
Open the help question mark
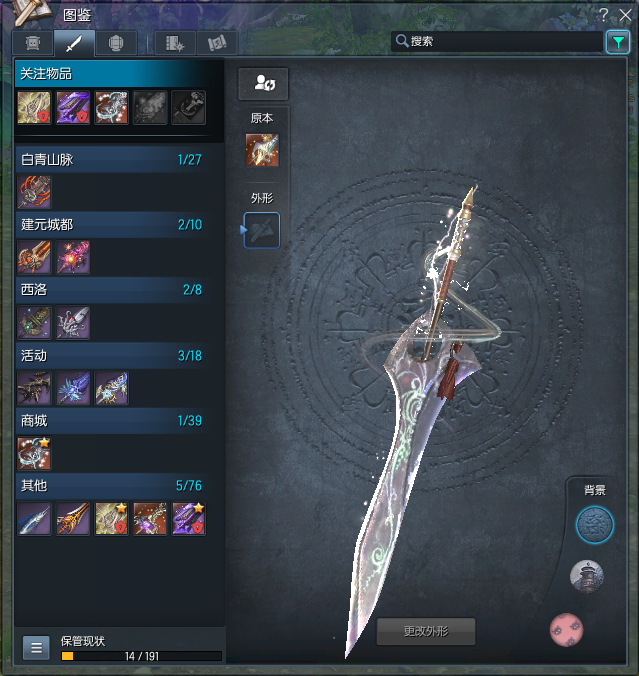tap(604, 13)
